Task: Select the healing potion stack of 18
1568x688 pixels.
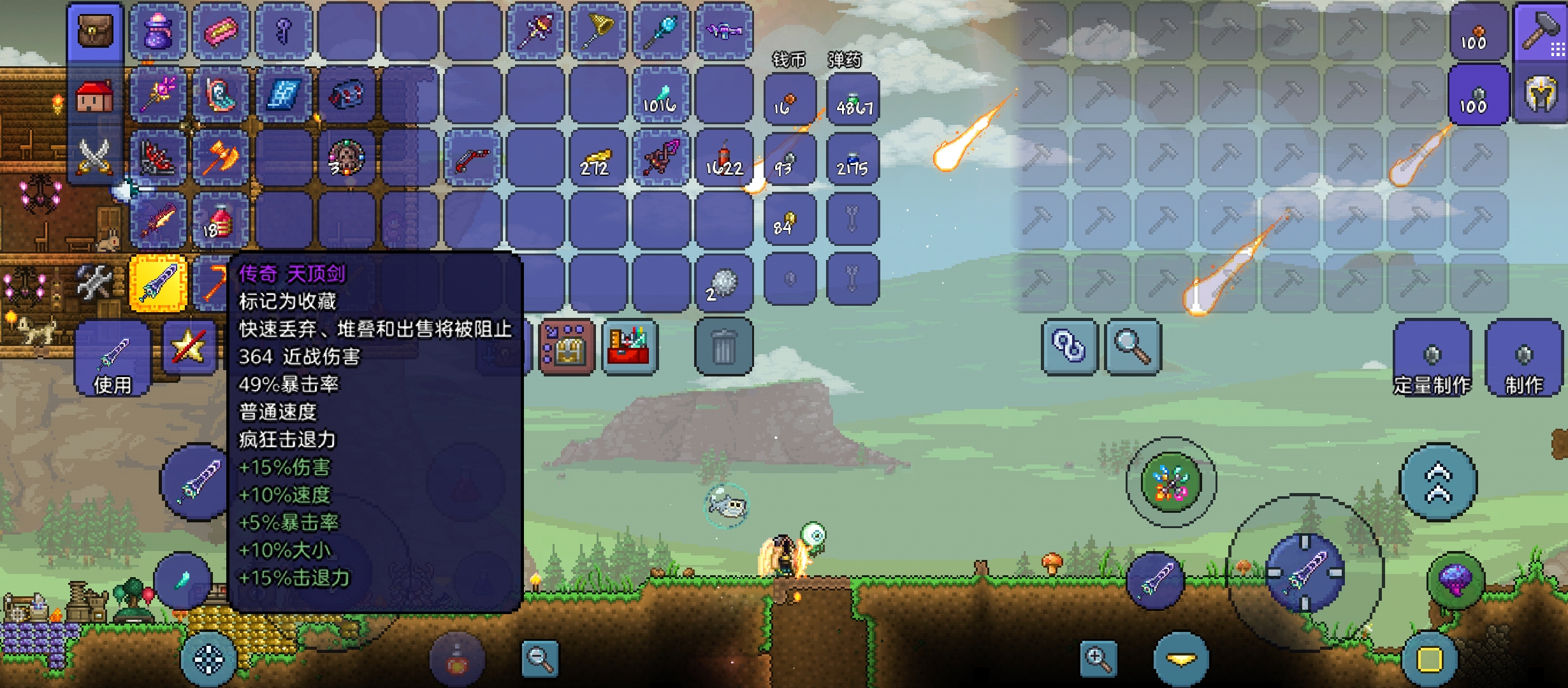Action: pyautogui.click(x=221, y=222)
